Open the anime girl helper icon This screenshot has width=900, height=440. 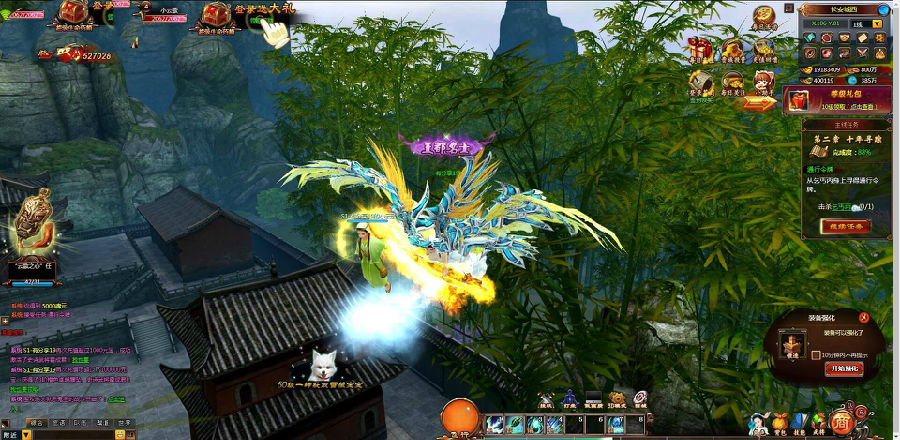pyautogui.click(x=766, y=84)
